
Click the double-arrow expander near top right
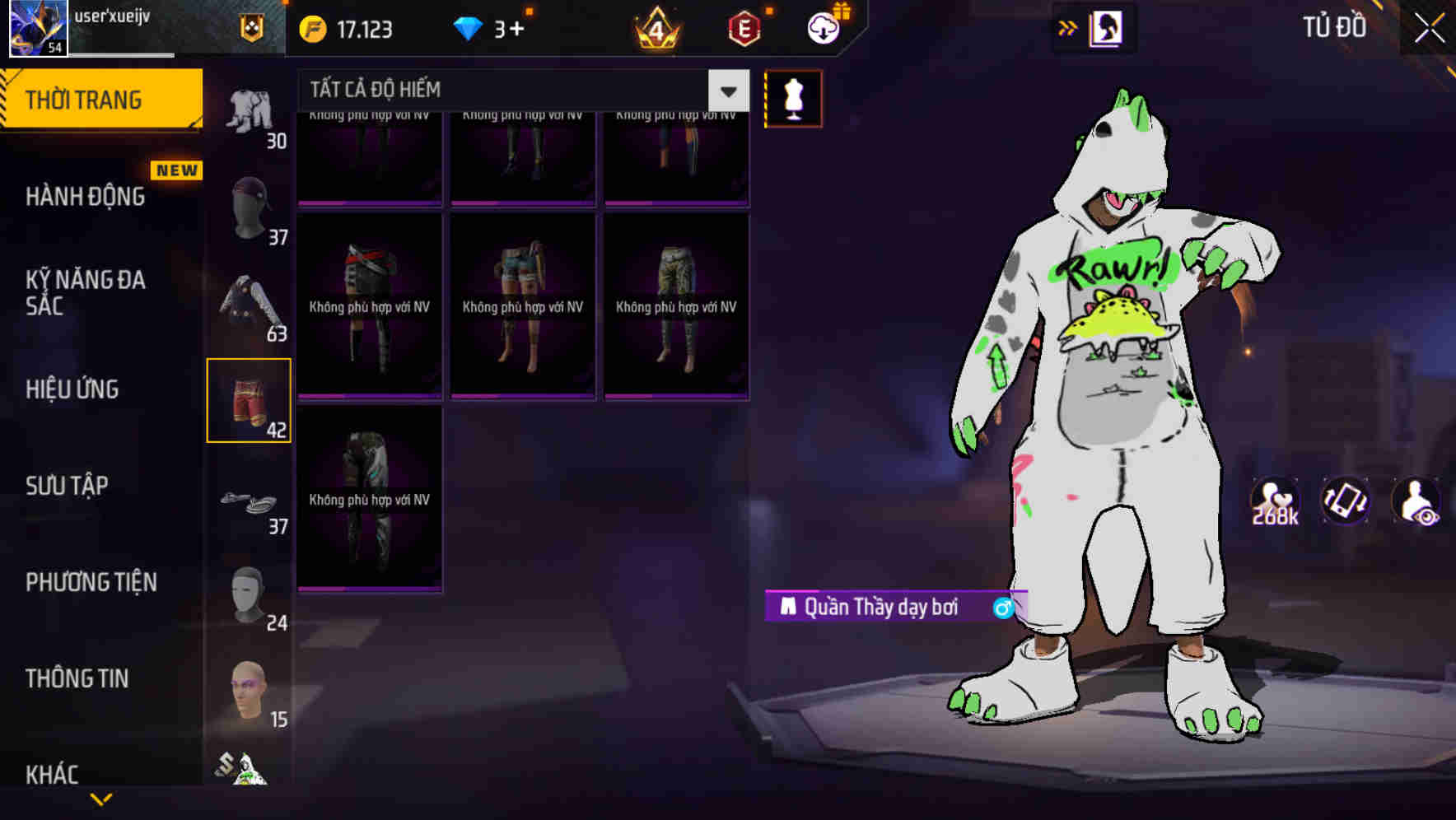click(1066, 27)
